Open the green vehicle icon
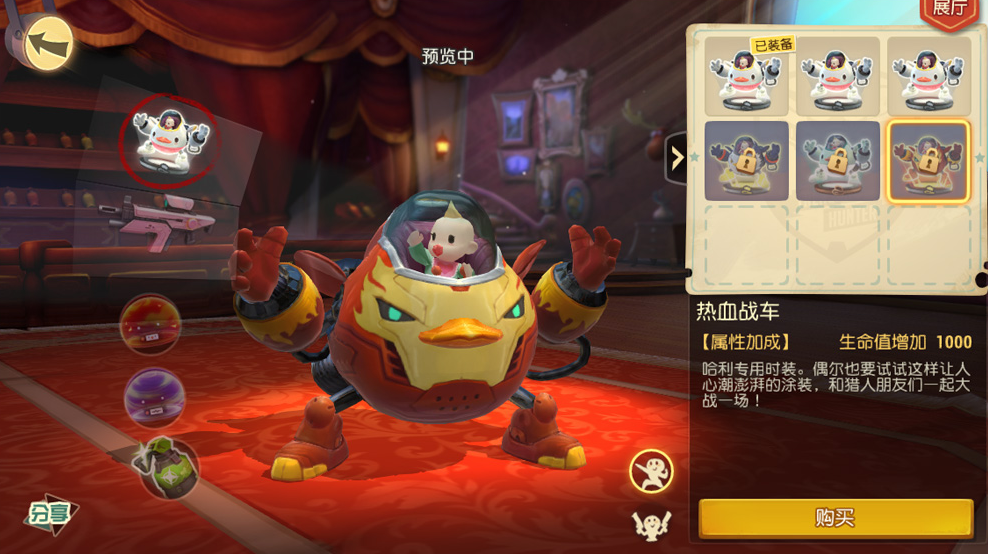The height and width of the screenshot is (554, 988). click(166, 467)
